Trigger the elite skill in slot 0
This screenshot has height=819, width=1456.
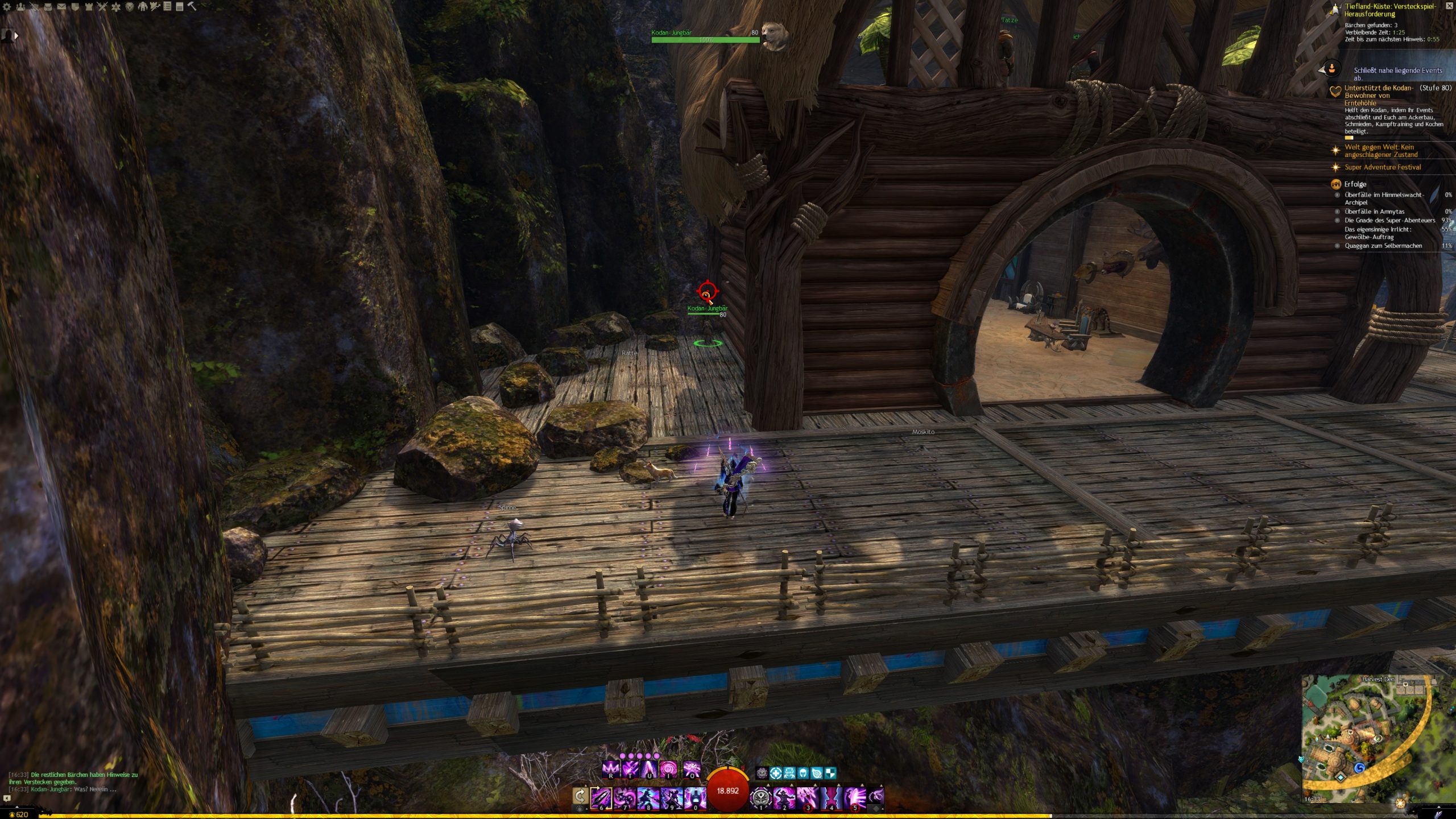coord(695,797)
